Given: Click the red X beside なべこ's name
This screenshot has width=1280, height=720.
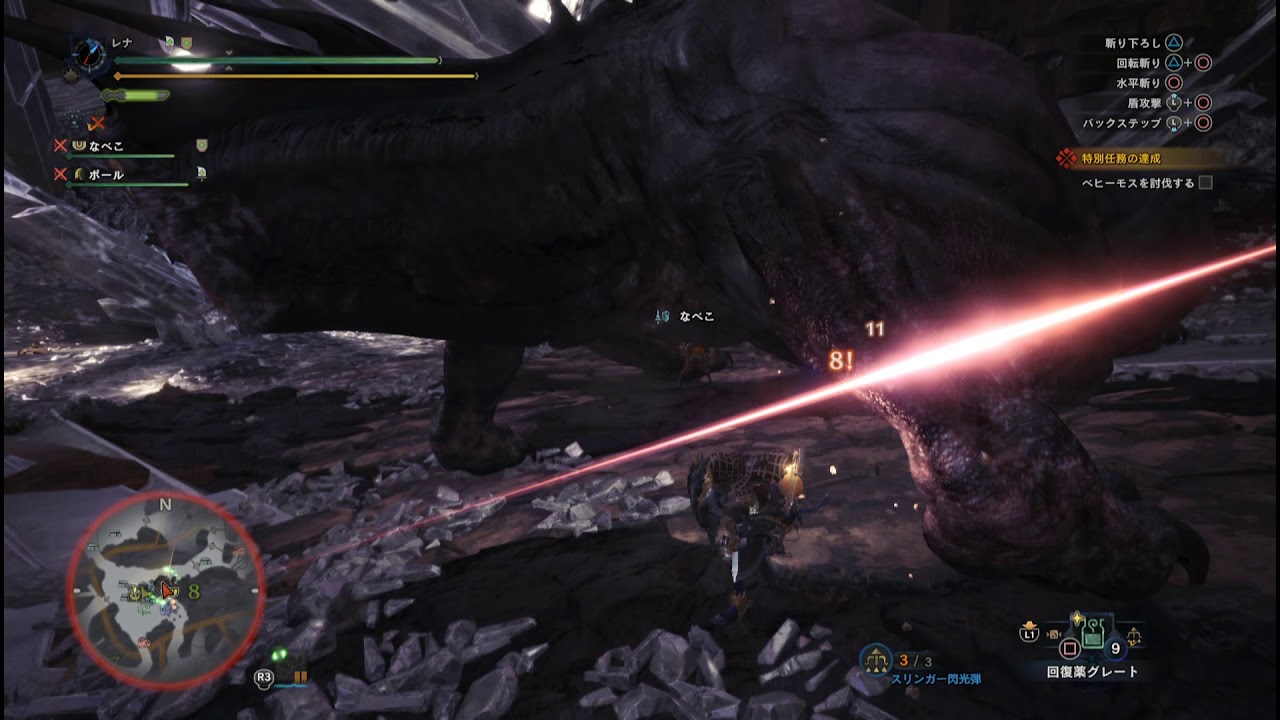Looking at the screenshot, I should click(x=59, y=146).
